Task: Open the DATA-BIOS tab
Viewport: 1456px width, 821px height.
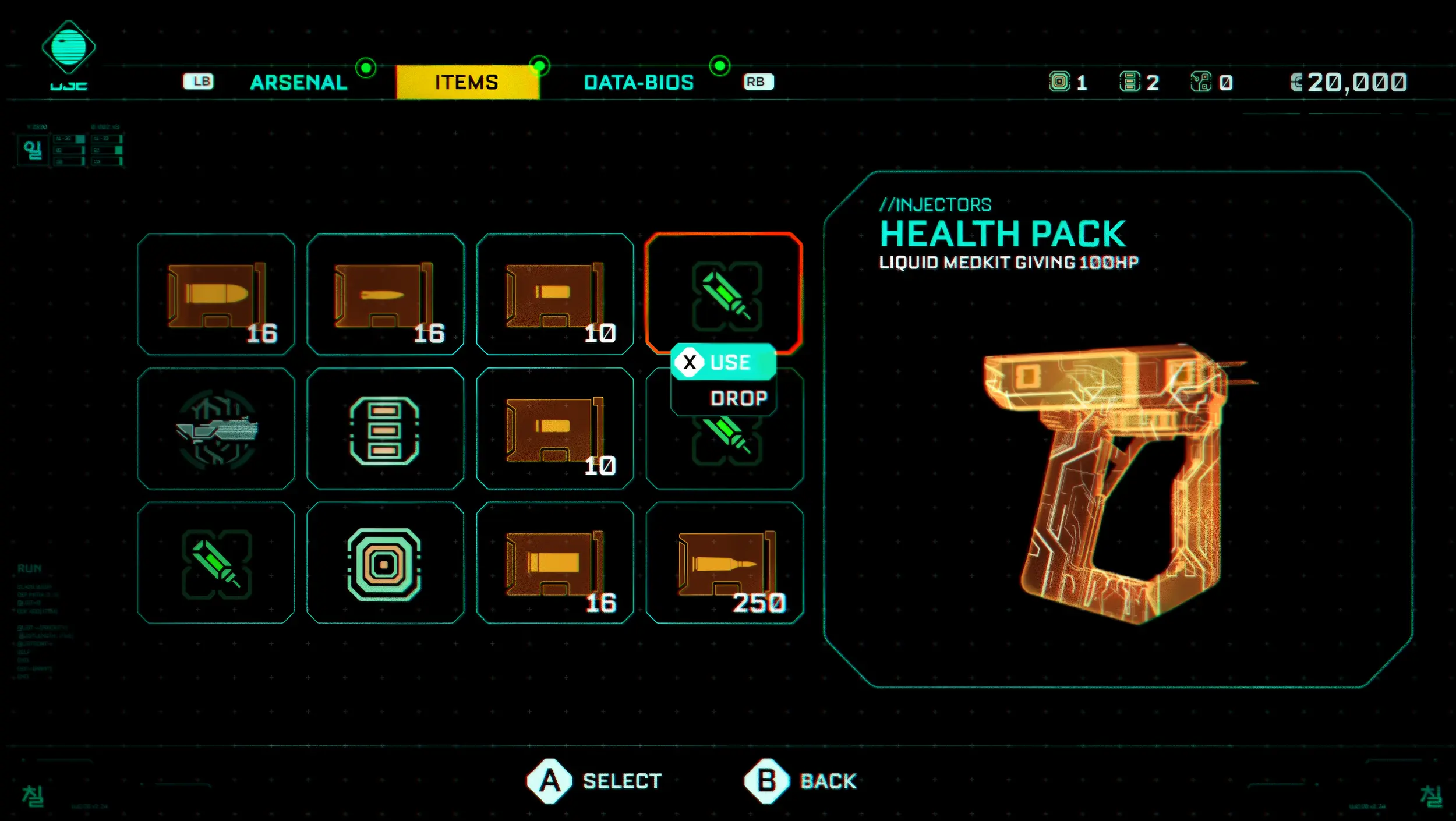Action: coord(638,82)
